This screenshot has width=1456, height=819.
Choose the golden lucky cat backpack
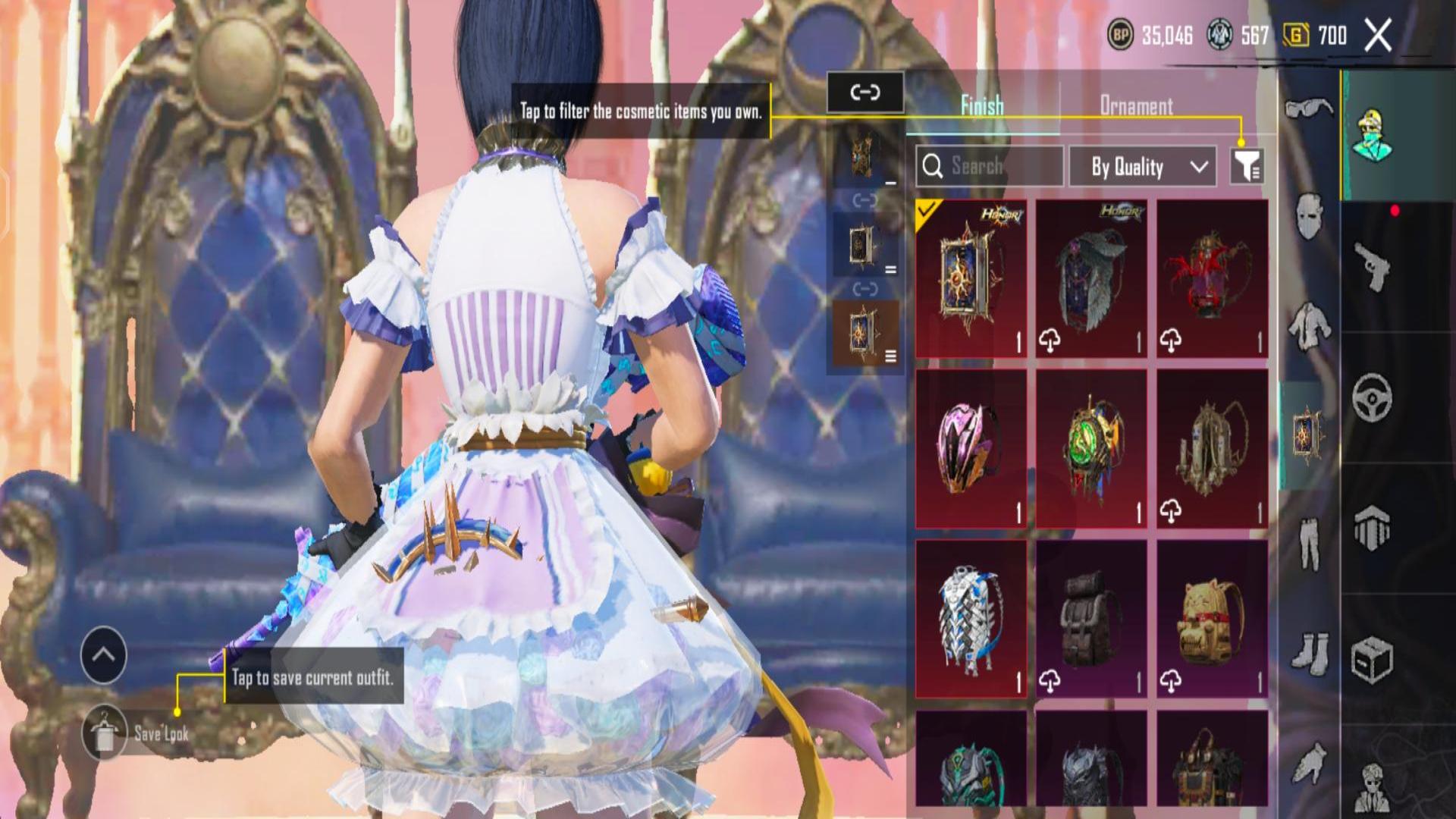tap(1212, 619)
